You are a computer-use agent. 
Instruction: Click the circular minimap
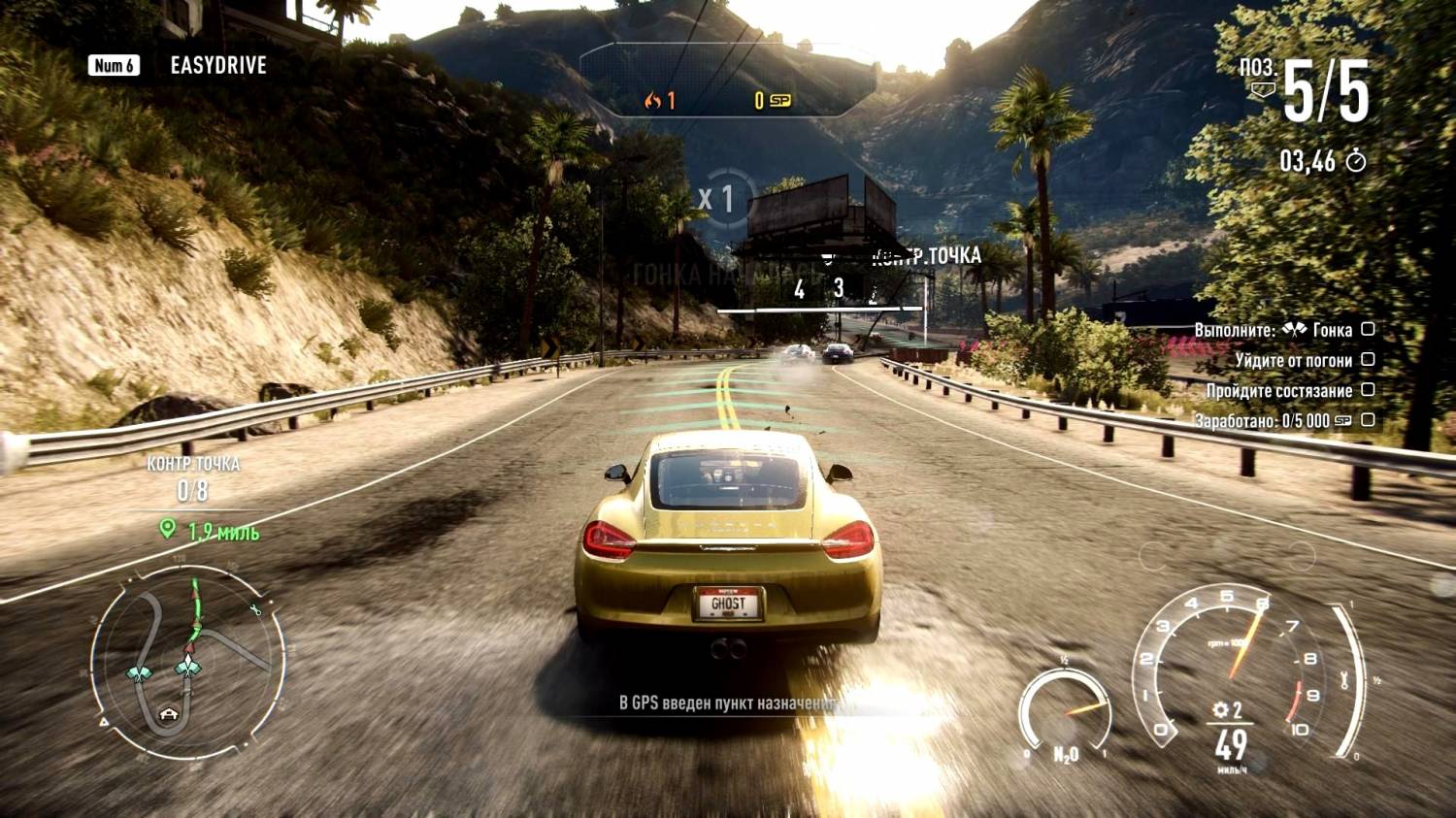tap(188, 664)
